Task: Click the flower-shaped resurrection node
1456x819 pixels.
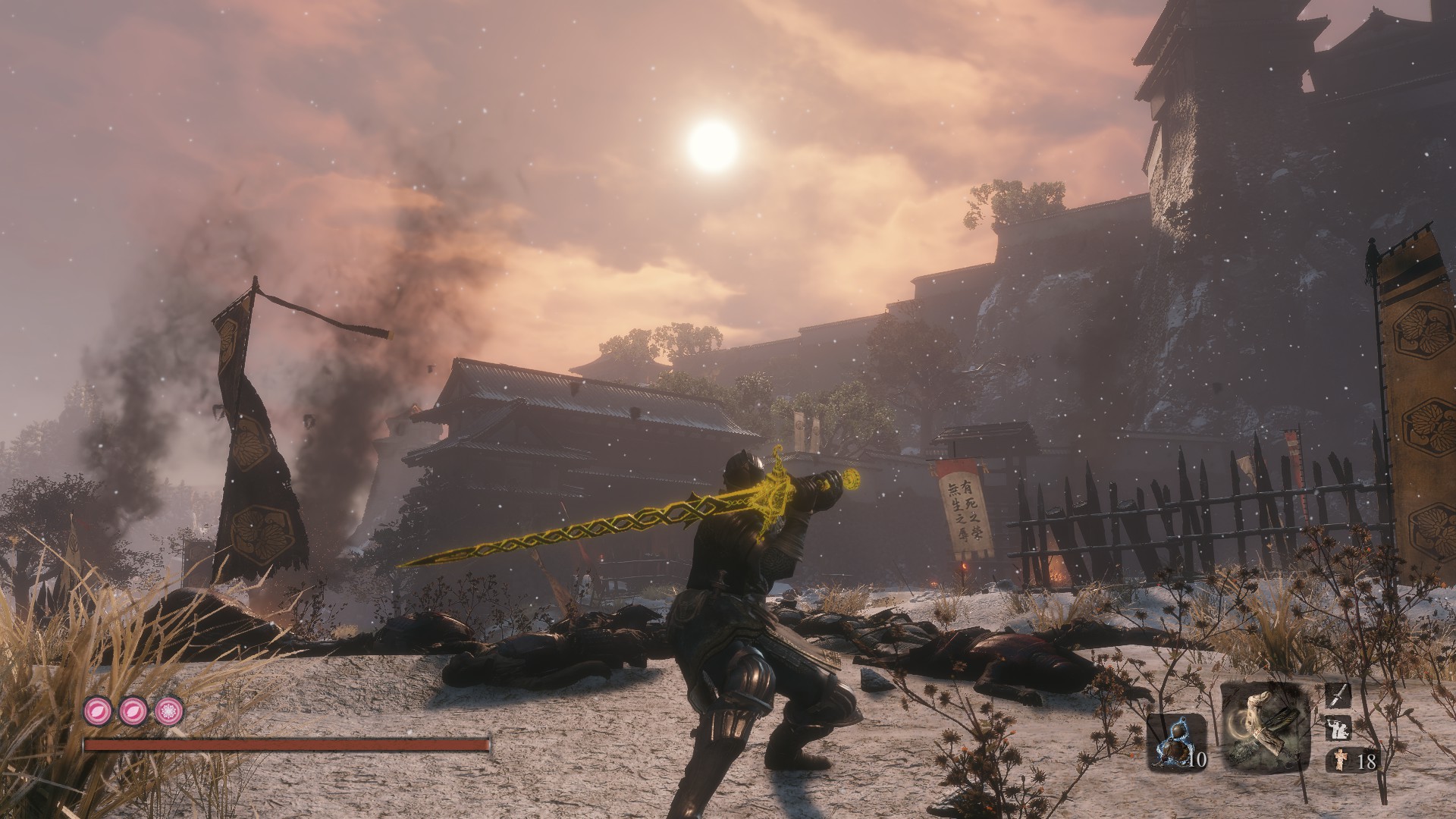Action: [168, 710]
